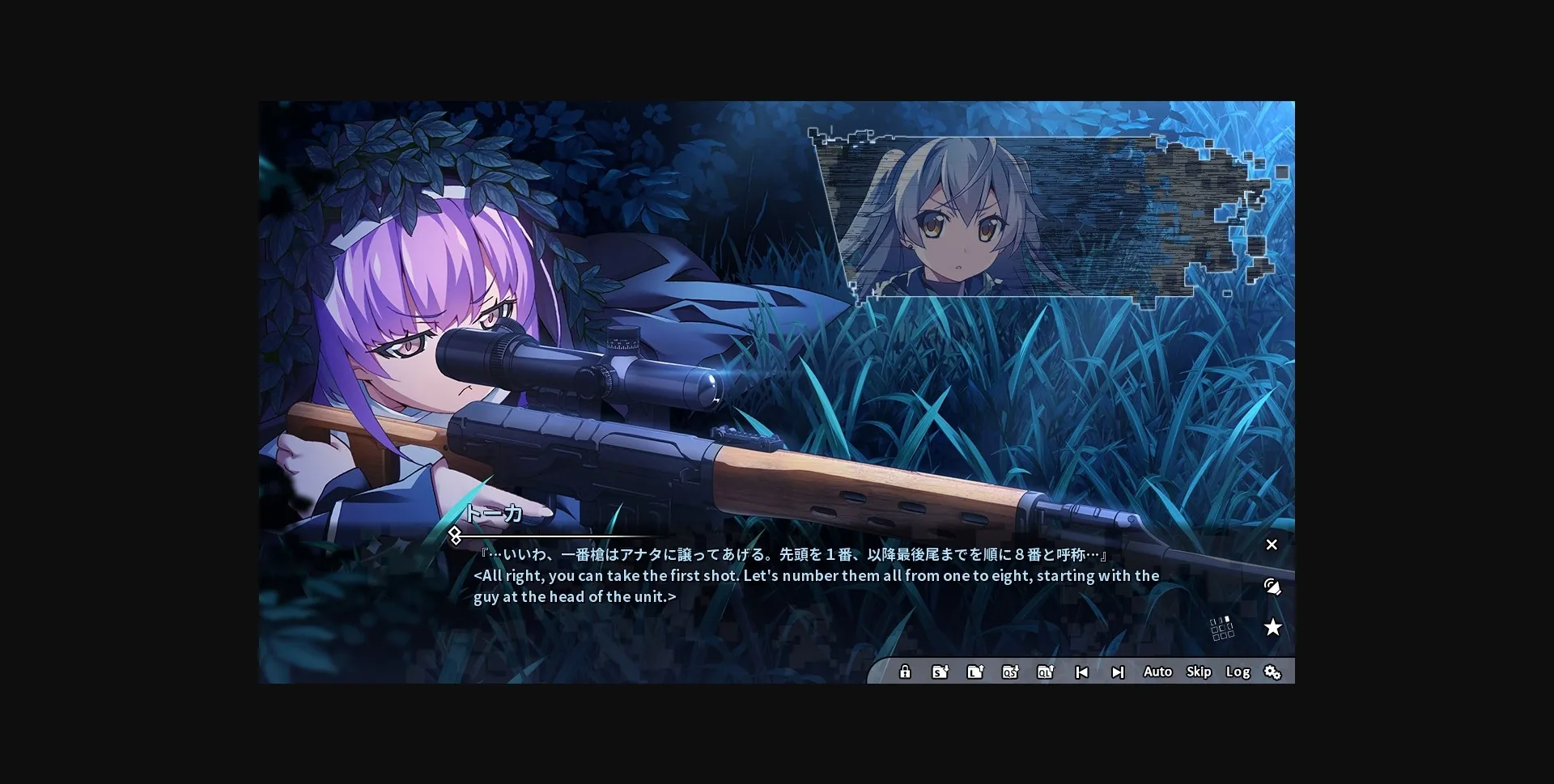This screenshot has height=784, width=1554.
Task: Click the speaker name トーカ
Action: point(495,514)
